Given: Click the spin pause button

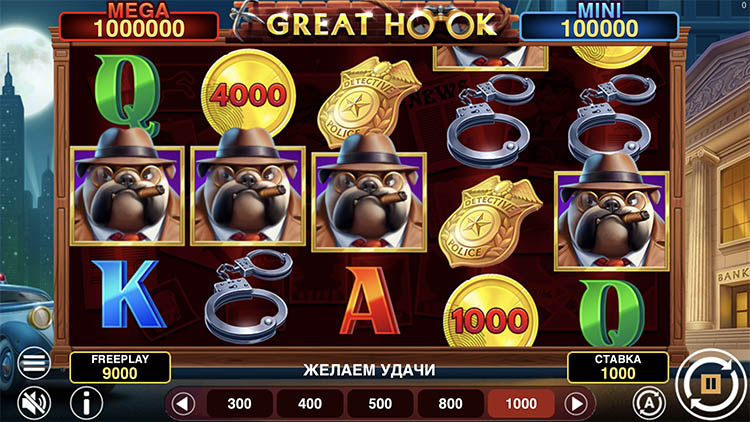Looking at the screenshot, I should click(711, 382).
